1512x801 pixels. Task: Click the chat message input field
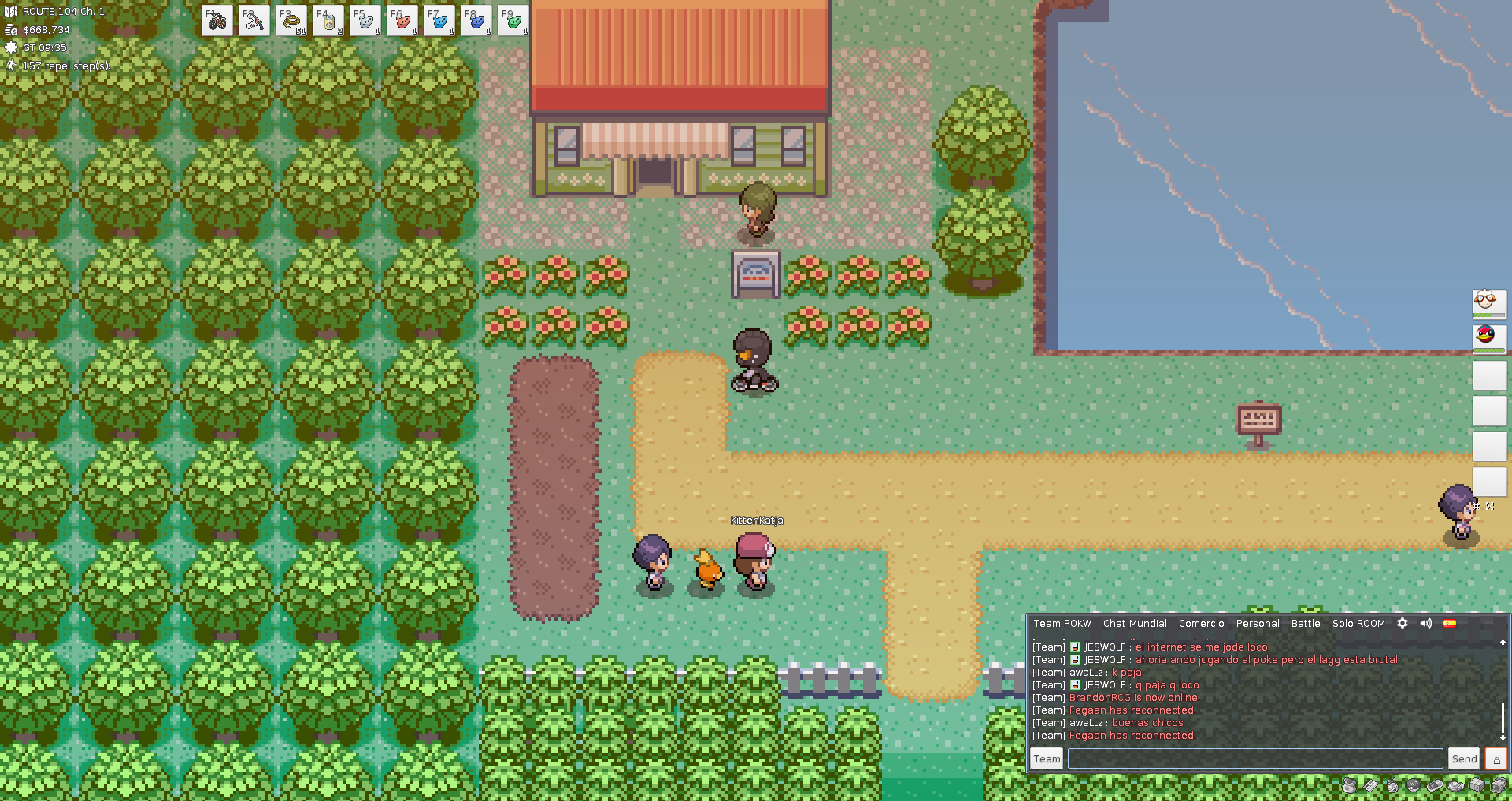[1254, 758]
